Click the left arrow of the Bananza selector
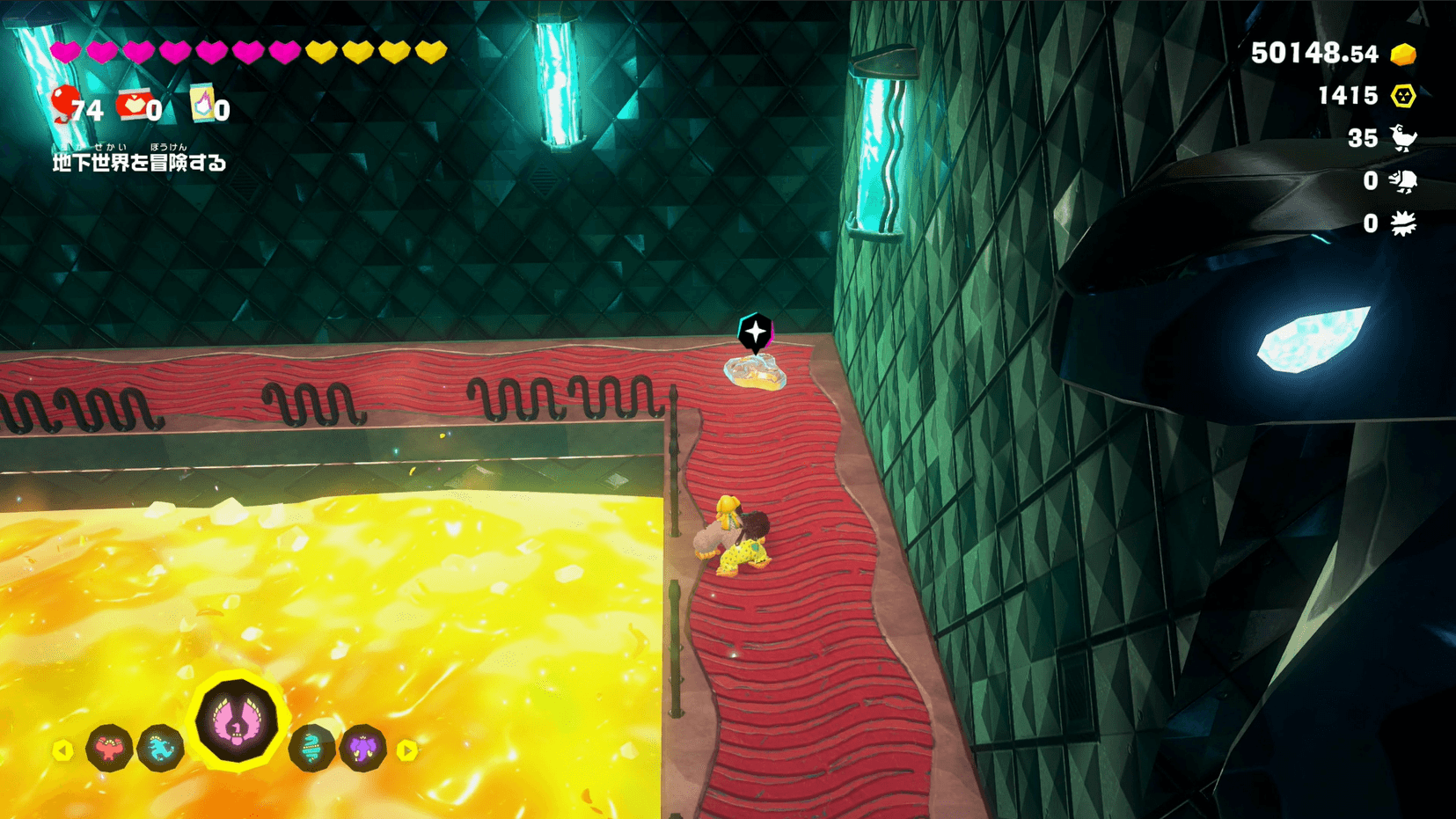 [62, 750]
